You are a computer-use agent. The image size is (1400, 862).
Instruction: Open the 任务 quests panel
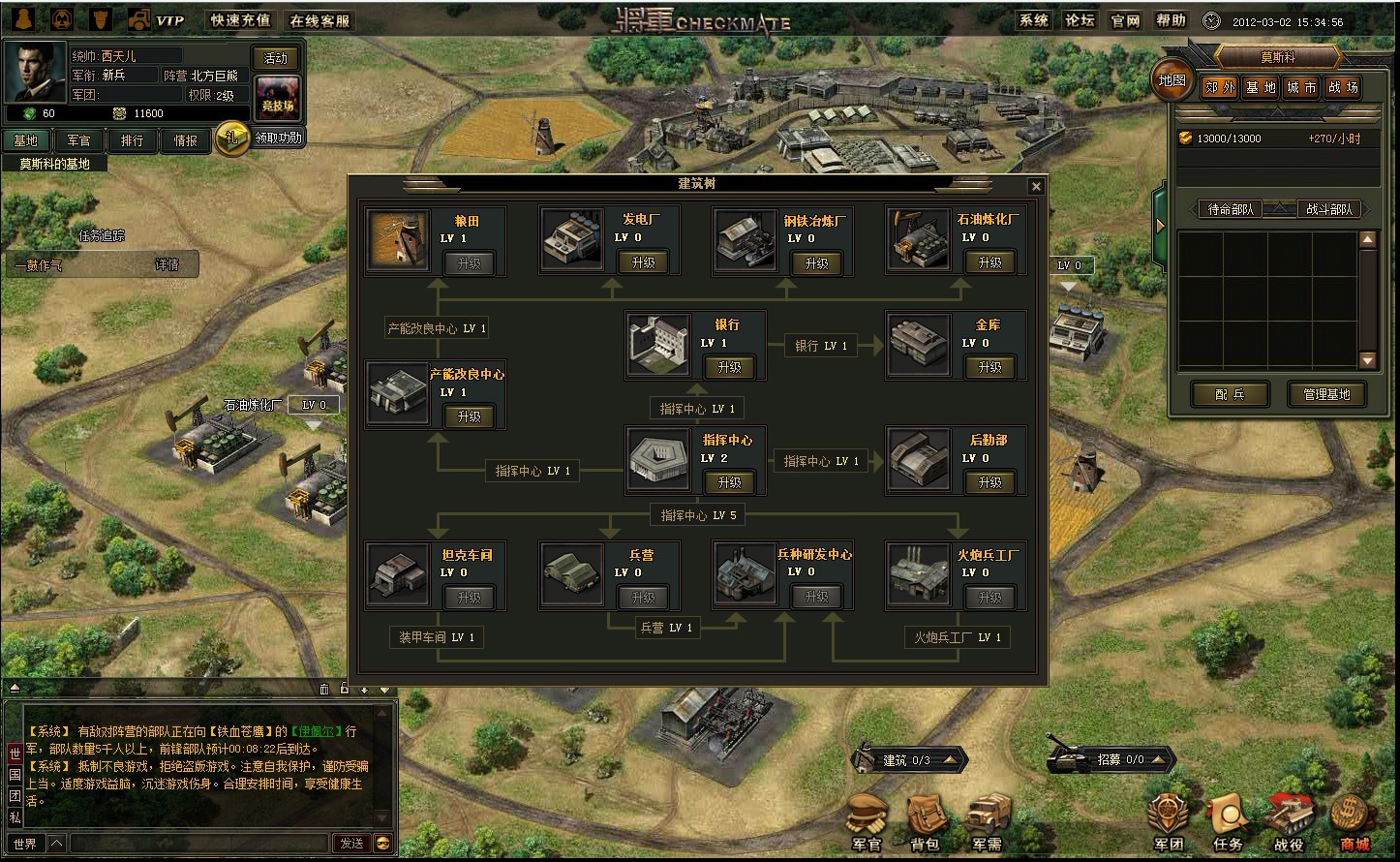tap(1228, 823)
